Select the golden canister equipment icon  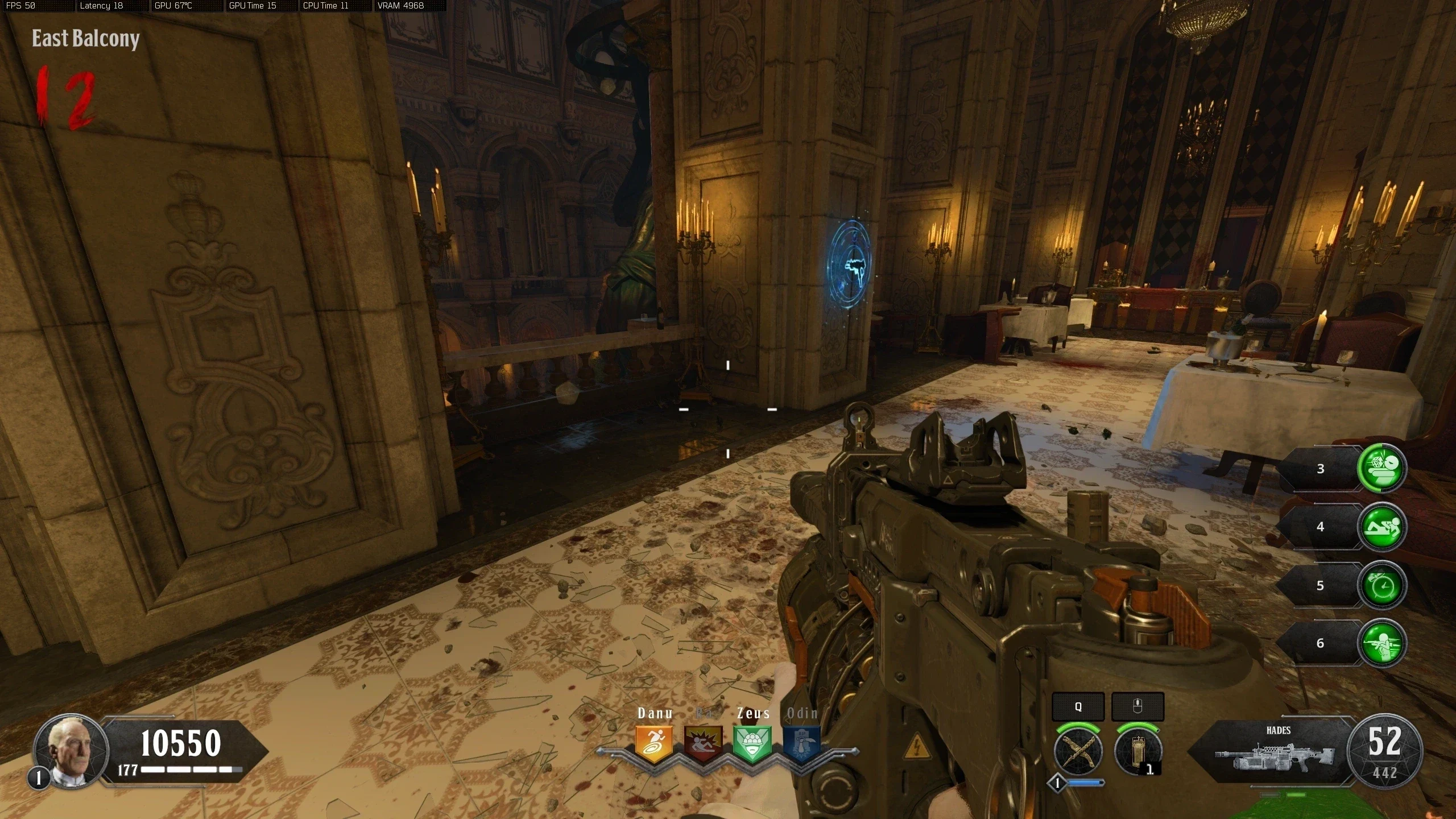[x=1138, y=751]
